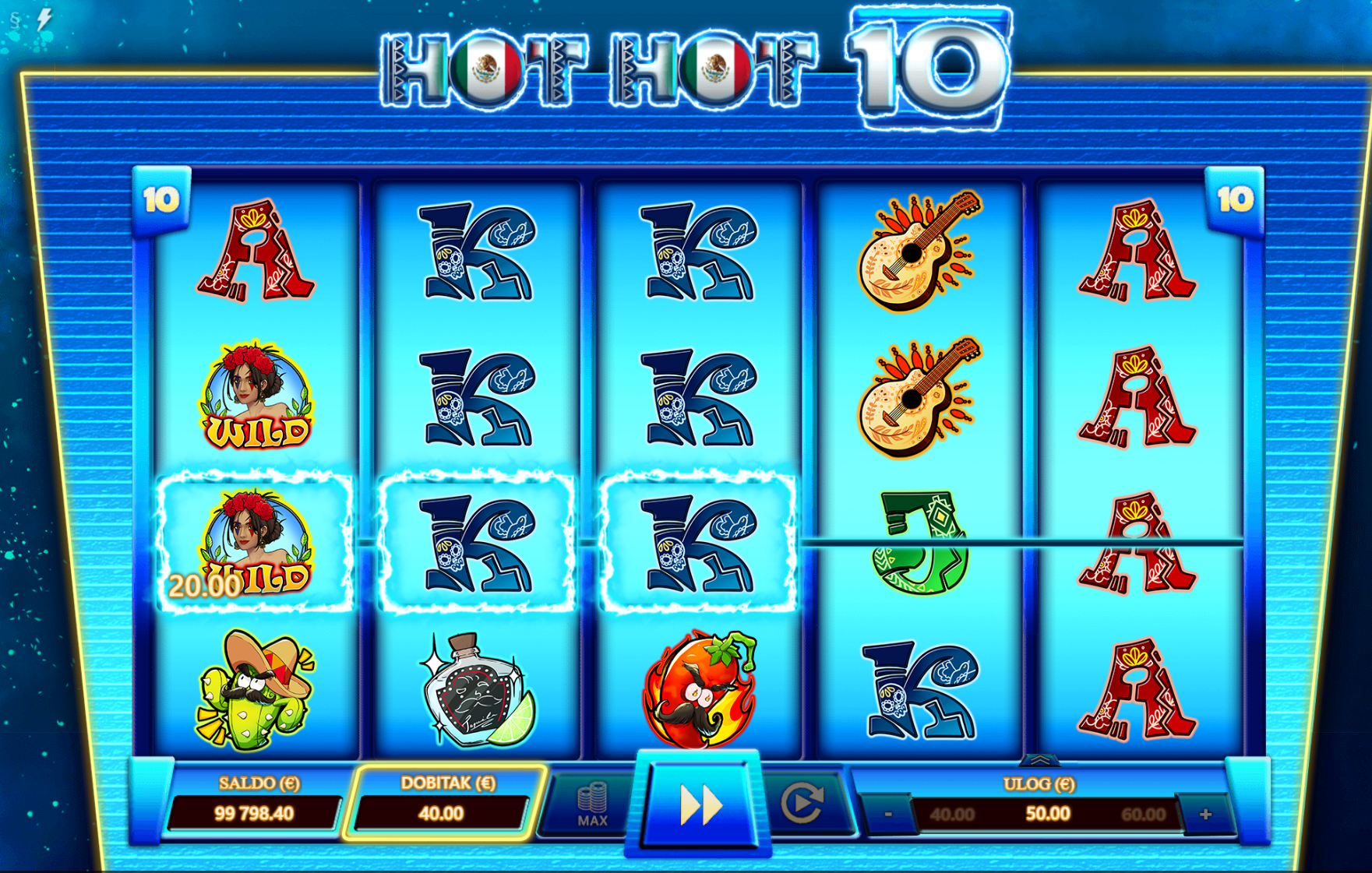The width and height of the screenshot is (1372, 873).
Task: Choose the 40.00 bet value
Action: [952, 815]
